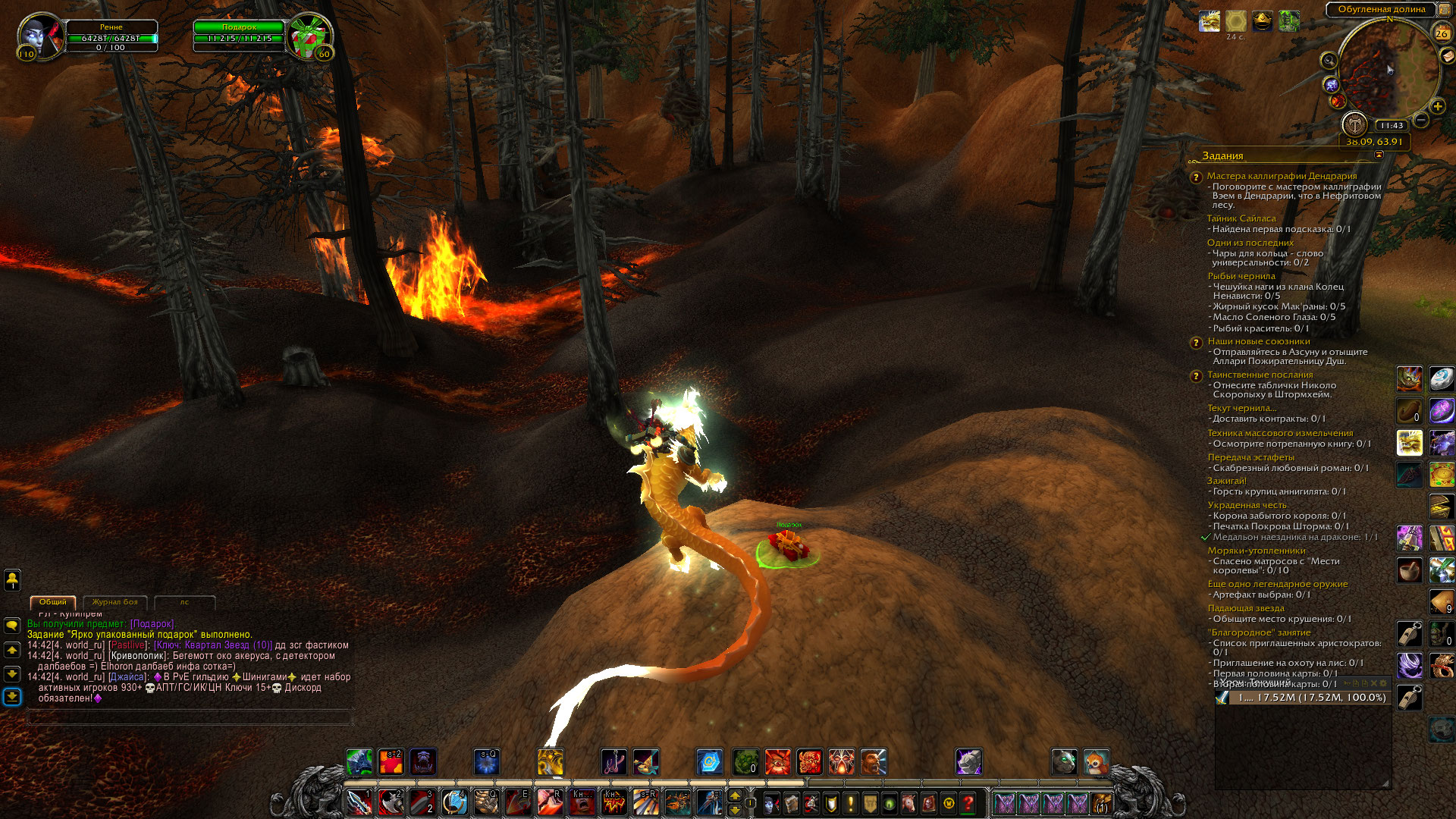Zoom out the minimap with minus button
The image size is (1456, 819).
(1421, 120)
